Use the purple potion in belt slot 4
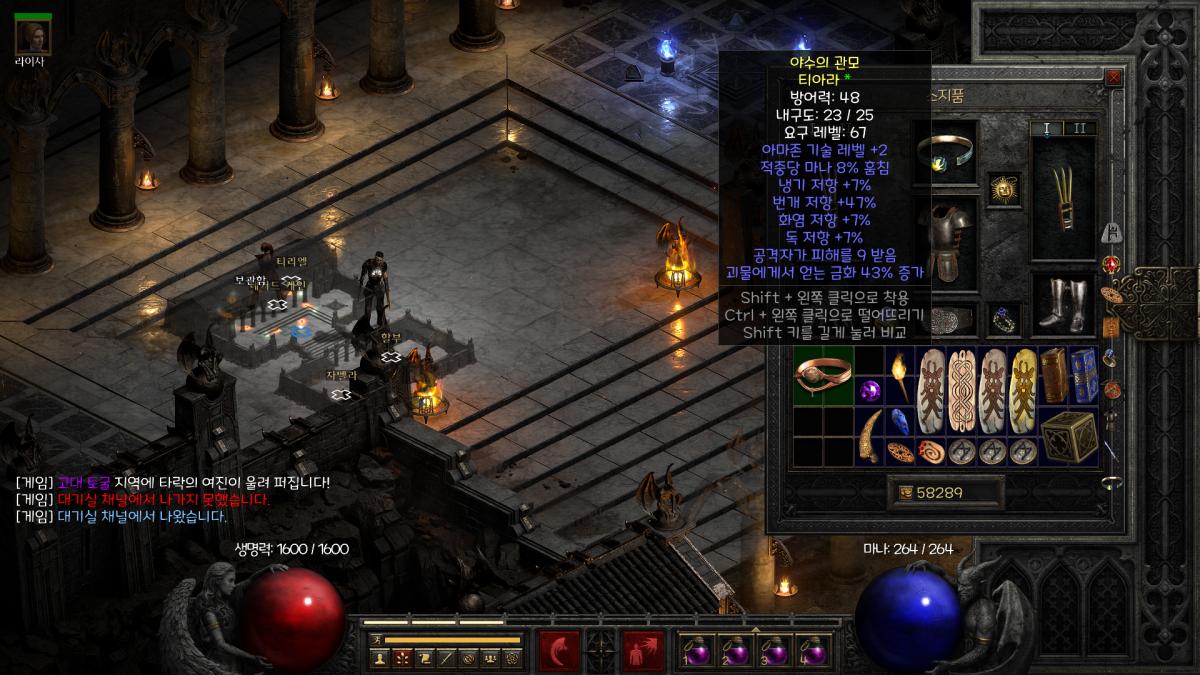The height and width of the screenshot is (675, 1200). 814,650
